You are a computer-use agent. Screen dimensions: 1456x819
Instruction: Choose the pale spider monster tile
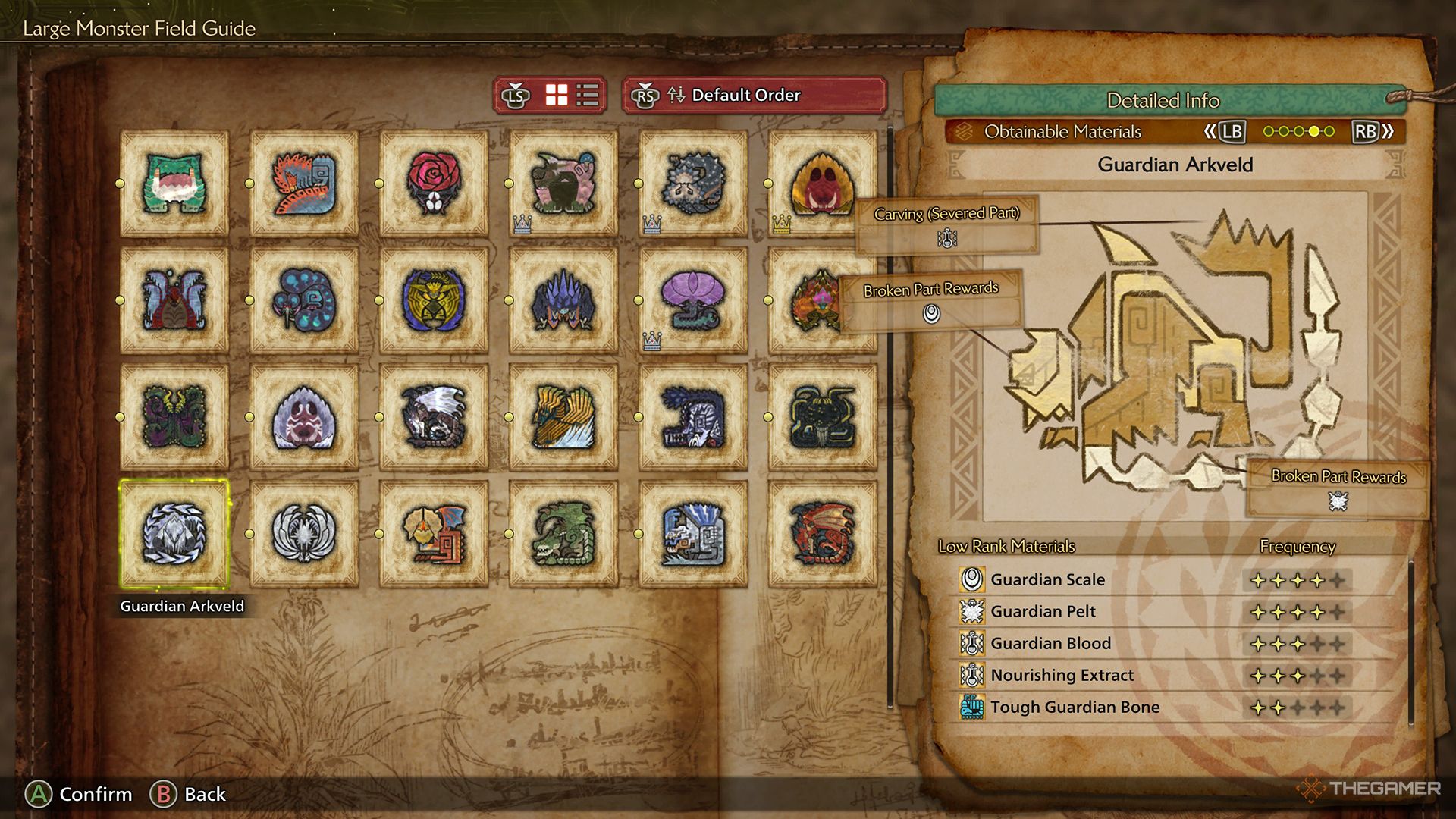tap(304, 417)
